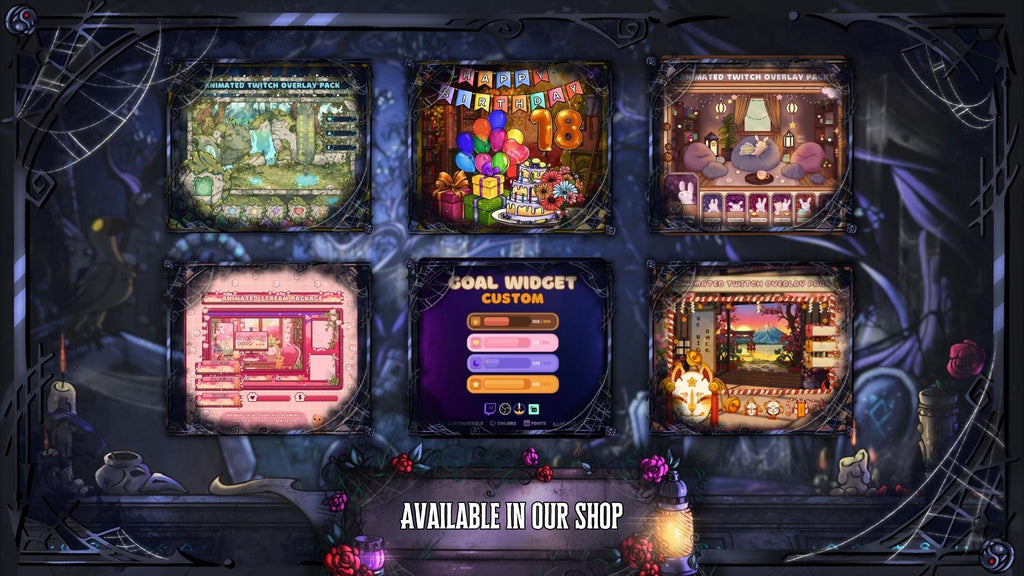
Task: Select the Happy Birthday 18 thumbnail
Action: pyautogui.click(x=510, y=146)
